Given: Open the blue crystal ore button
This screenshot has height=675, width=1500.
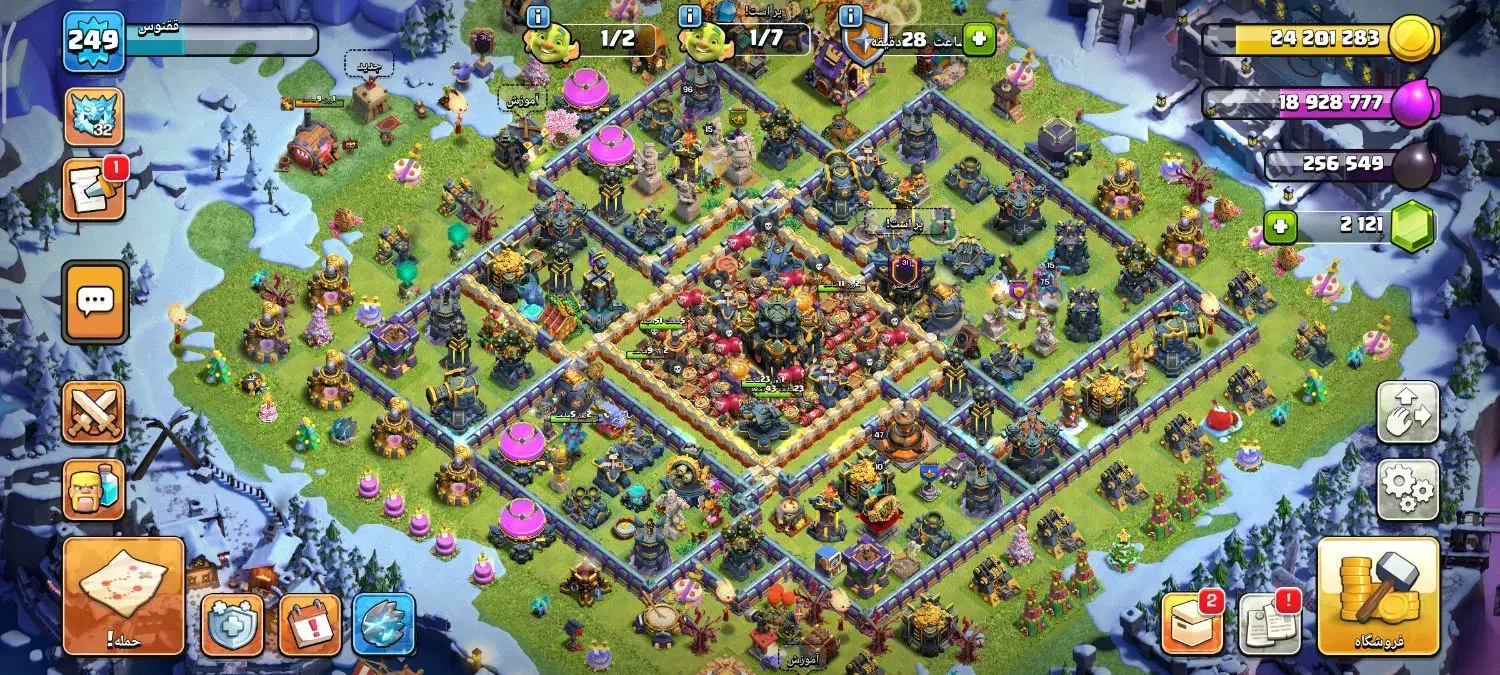Looking at the screenshot, I should tap(384, 624).
